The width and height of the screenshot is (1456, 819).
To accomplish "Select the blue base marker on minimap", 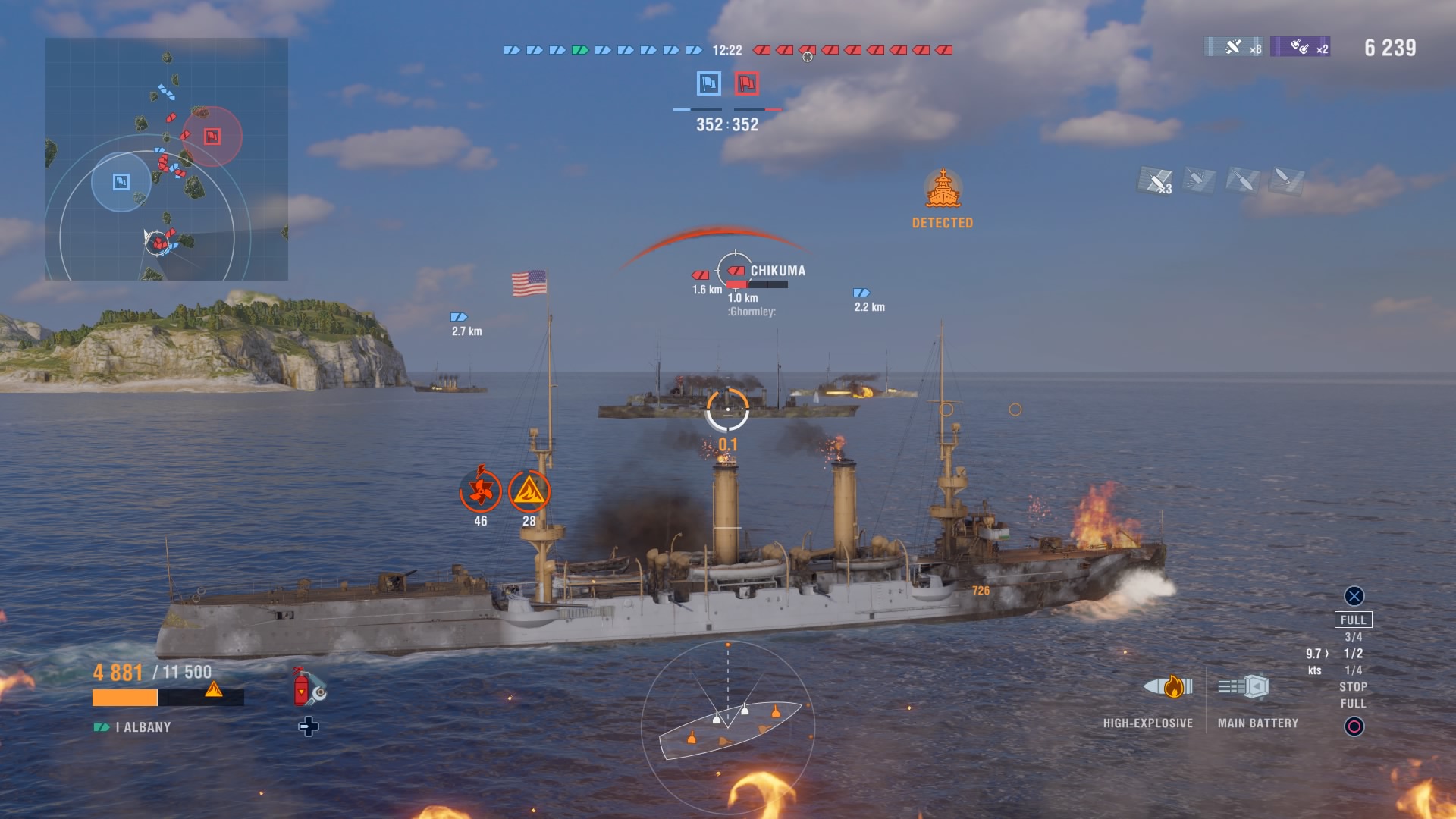I will (121, 182).
